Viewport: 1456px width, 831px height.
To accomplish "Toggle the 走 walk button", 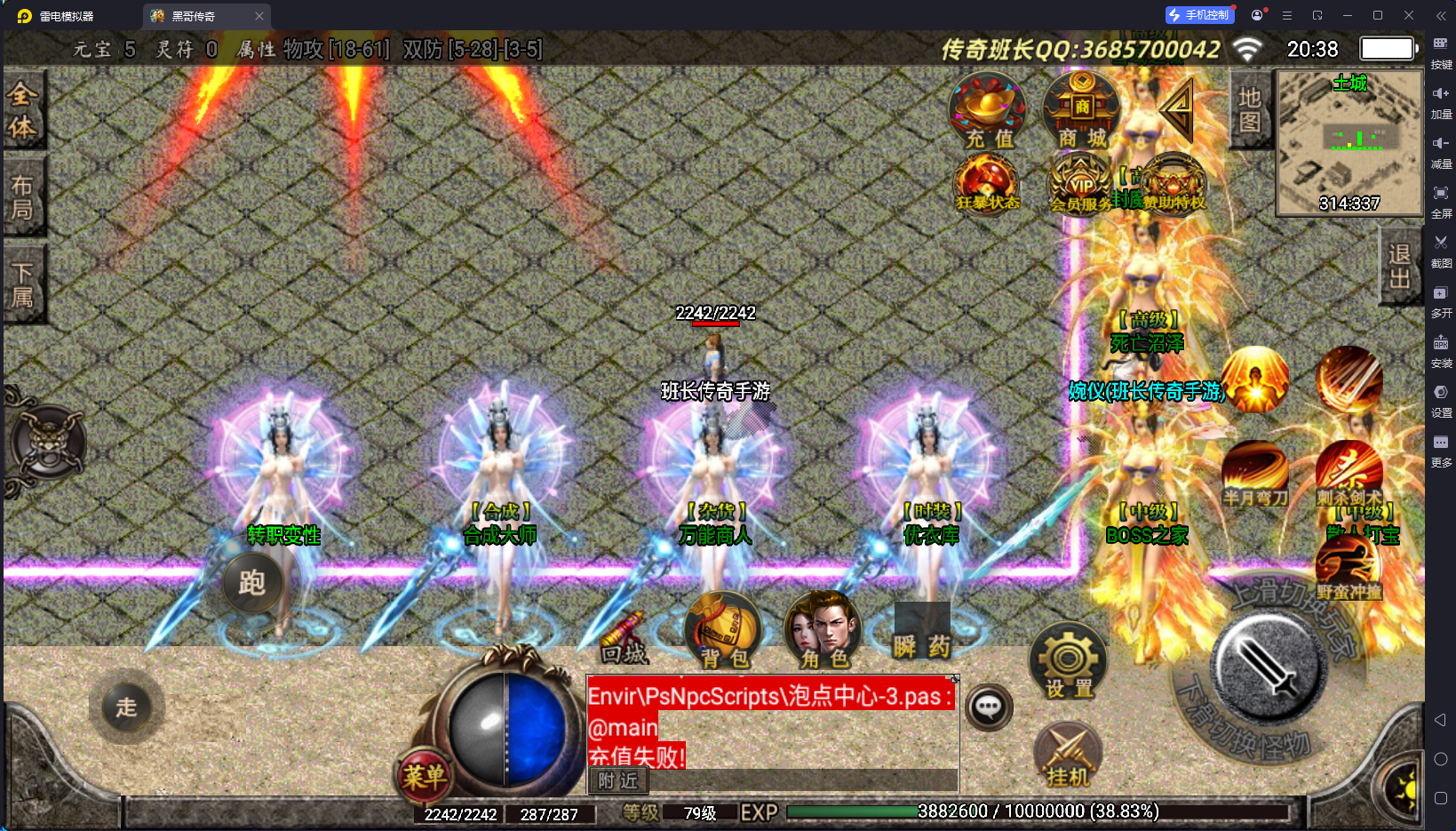I will [x=126, y=707].
